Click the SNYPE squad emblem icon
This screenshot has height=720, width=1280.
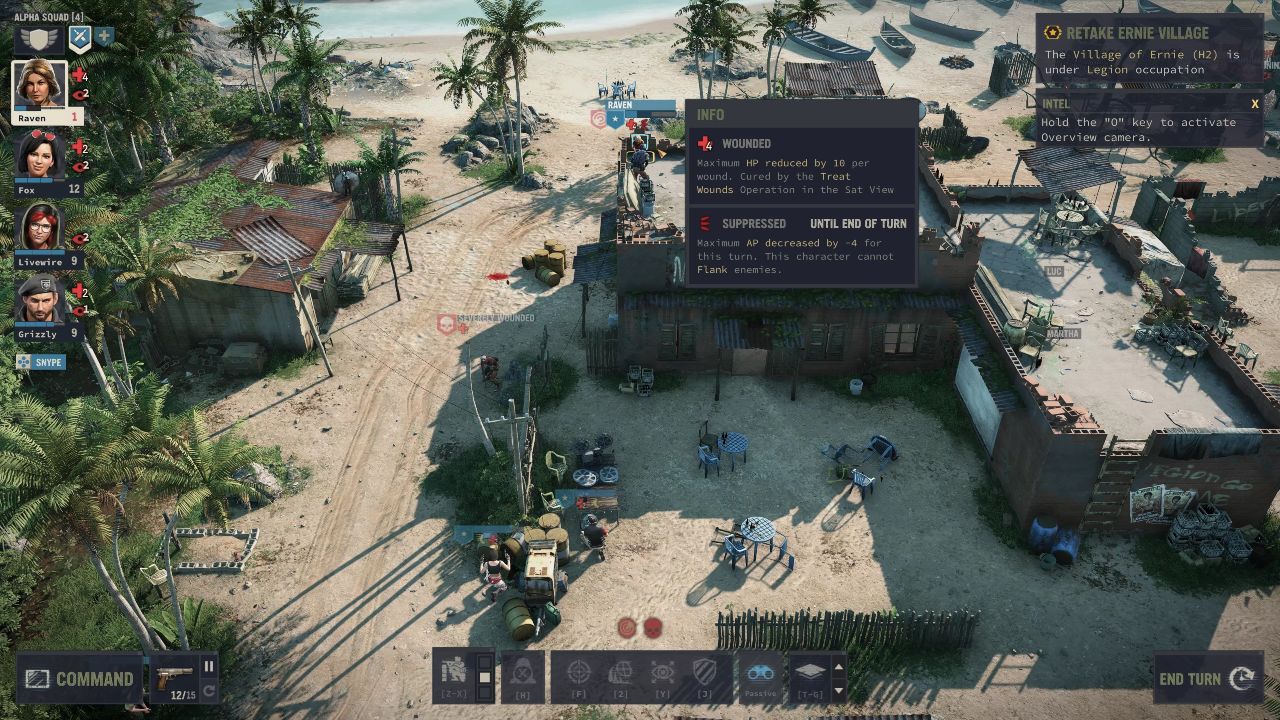(23, 361)
